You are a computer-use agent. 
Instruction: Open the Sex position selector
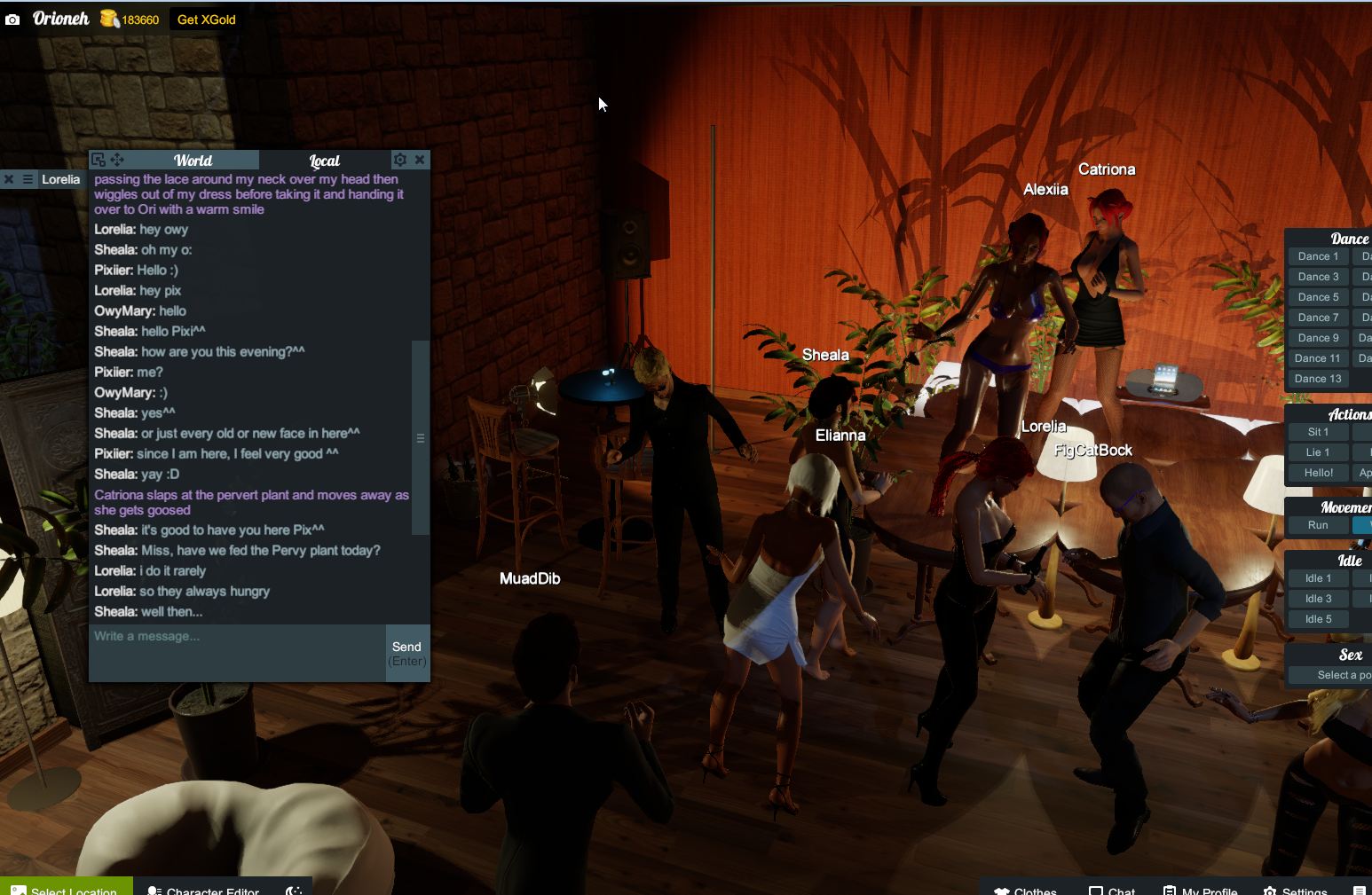coord(1345,675)
